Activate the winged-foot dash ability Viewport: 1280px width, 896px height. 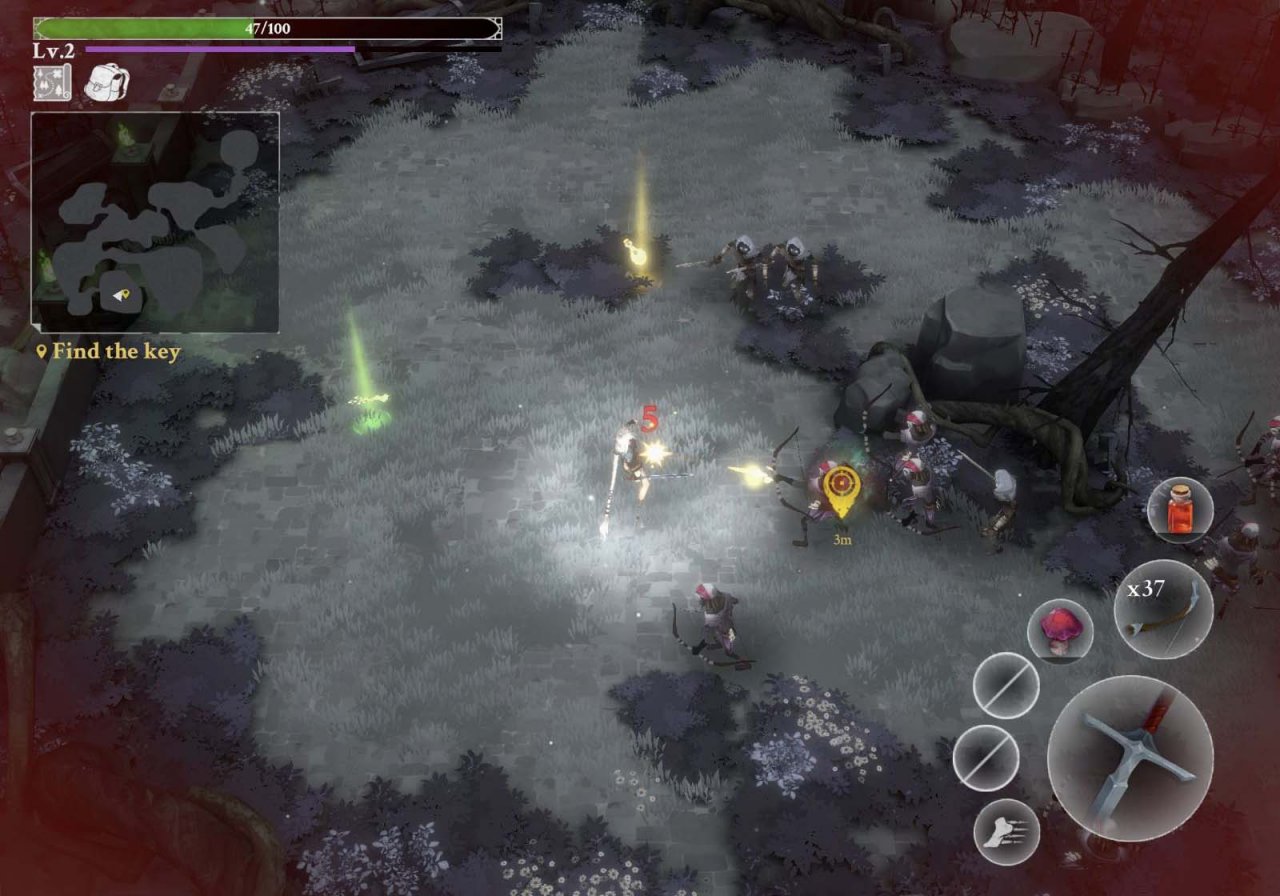click(1006, 832)
